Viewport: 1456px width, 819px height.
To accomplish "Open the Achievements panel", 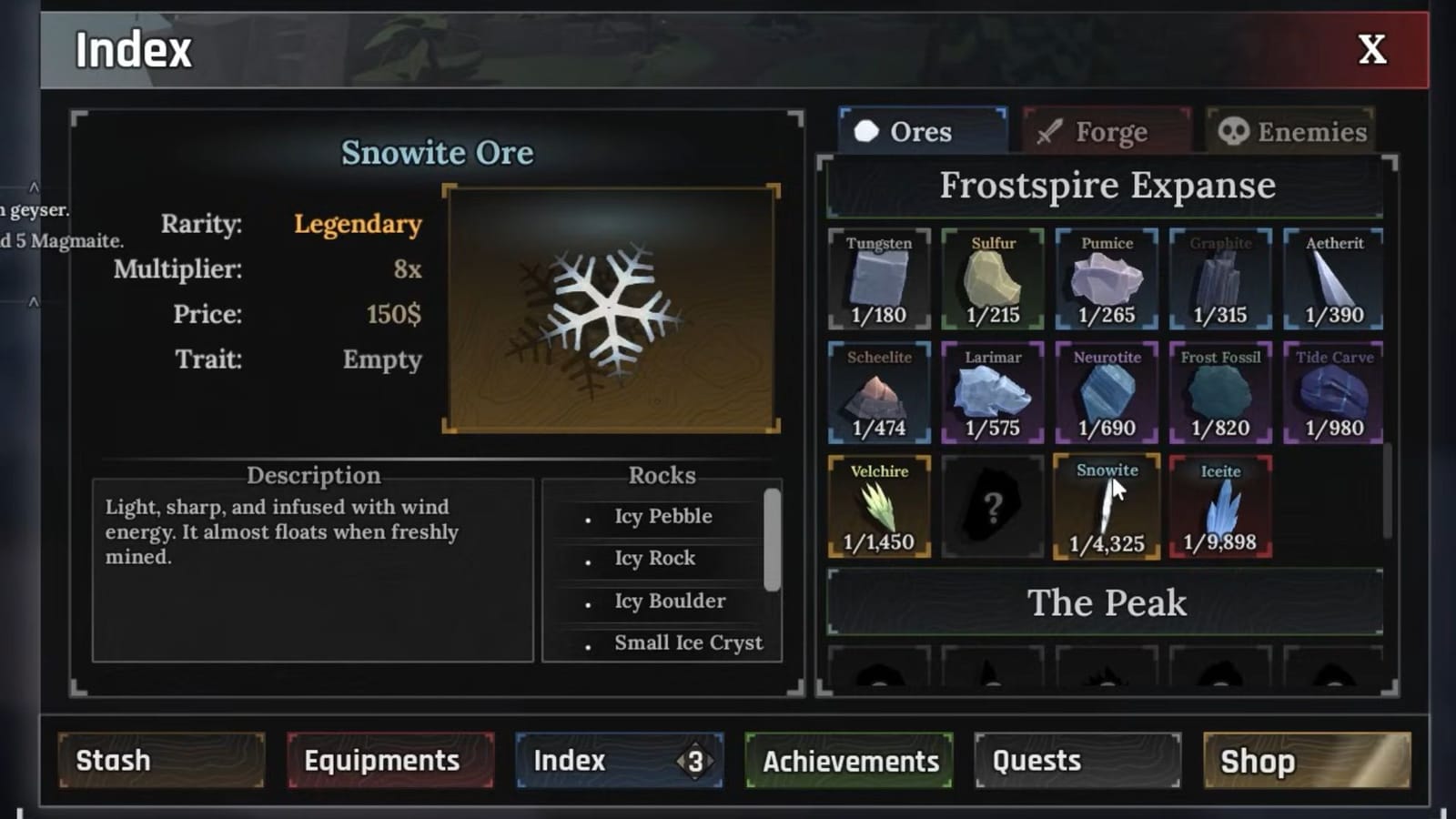I will [x=848, y=762].
